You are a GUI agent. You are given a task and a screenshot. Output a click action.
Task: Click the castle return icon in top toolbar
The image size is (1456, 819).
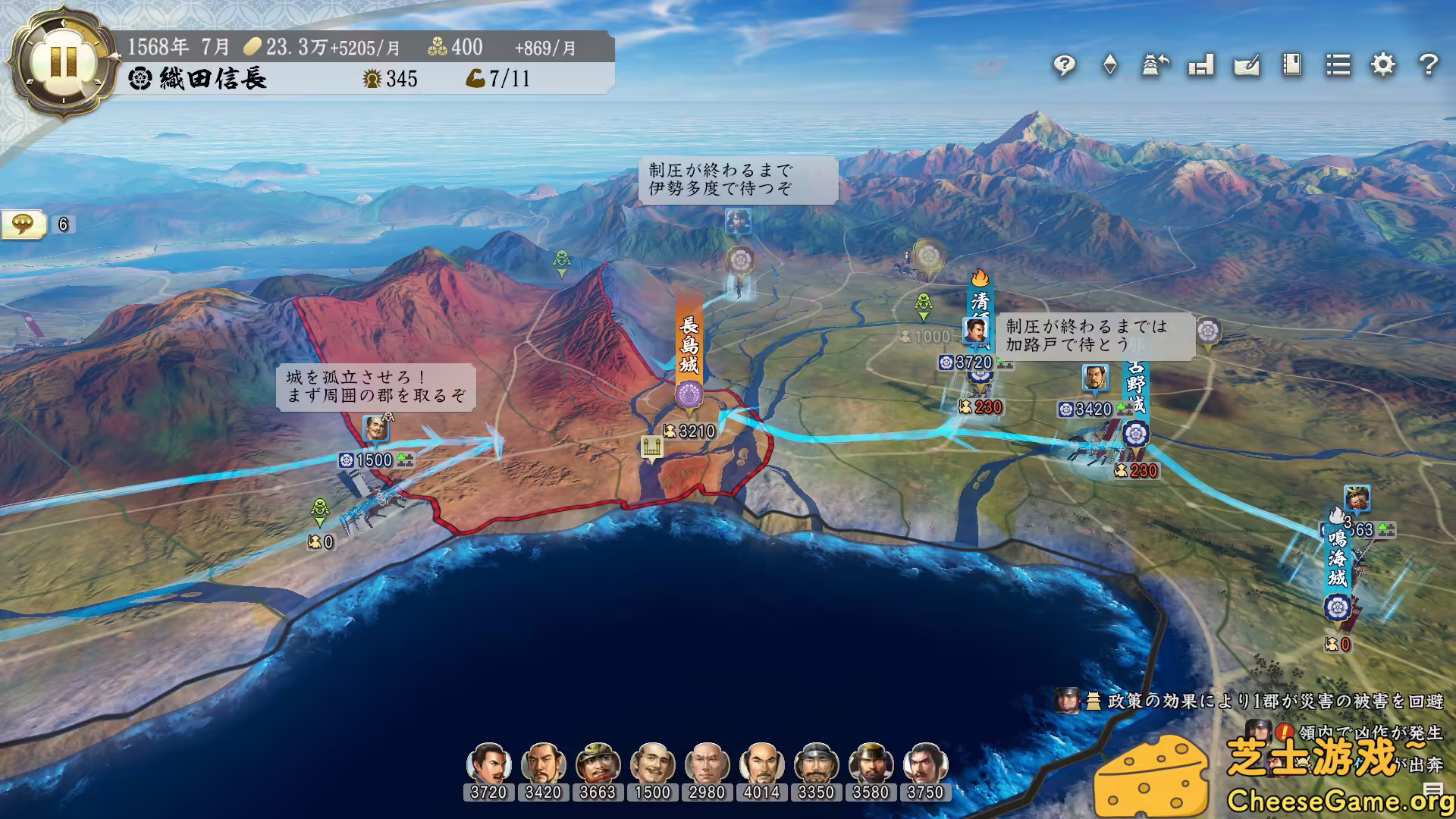pos(1154,66)
